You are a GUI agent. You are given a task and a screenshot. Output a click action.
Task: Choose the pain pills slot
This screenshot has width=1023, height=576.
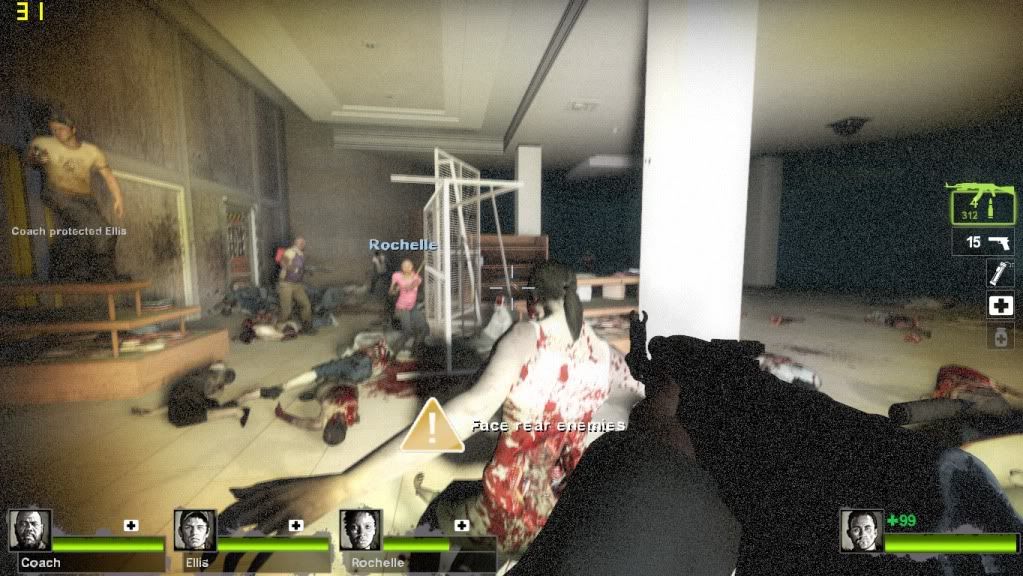click(1000, 337)
